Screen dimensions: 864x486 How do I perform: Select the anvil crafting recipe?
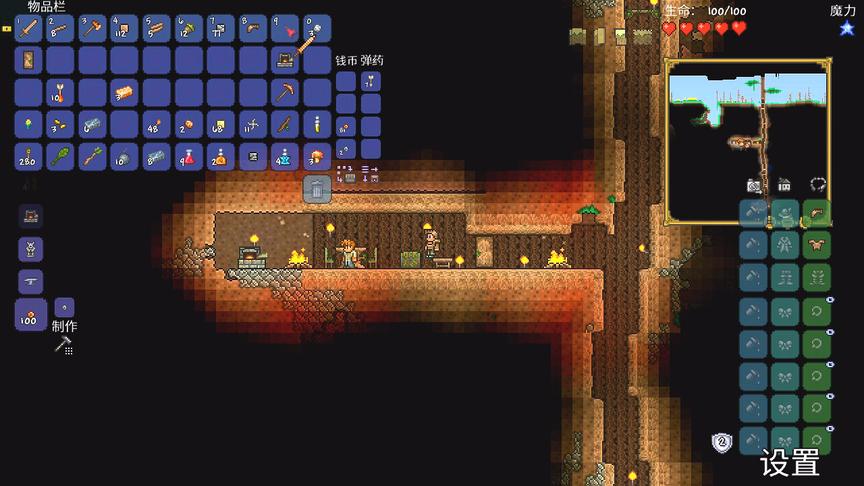(x=29, y=282)
